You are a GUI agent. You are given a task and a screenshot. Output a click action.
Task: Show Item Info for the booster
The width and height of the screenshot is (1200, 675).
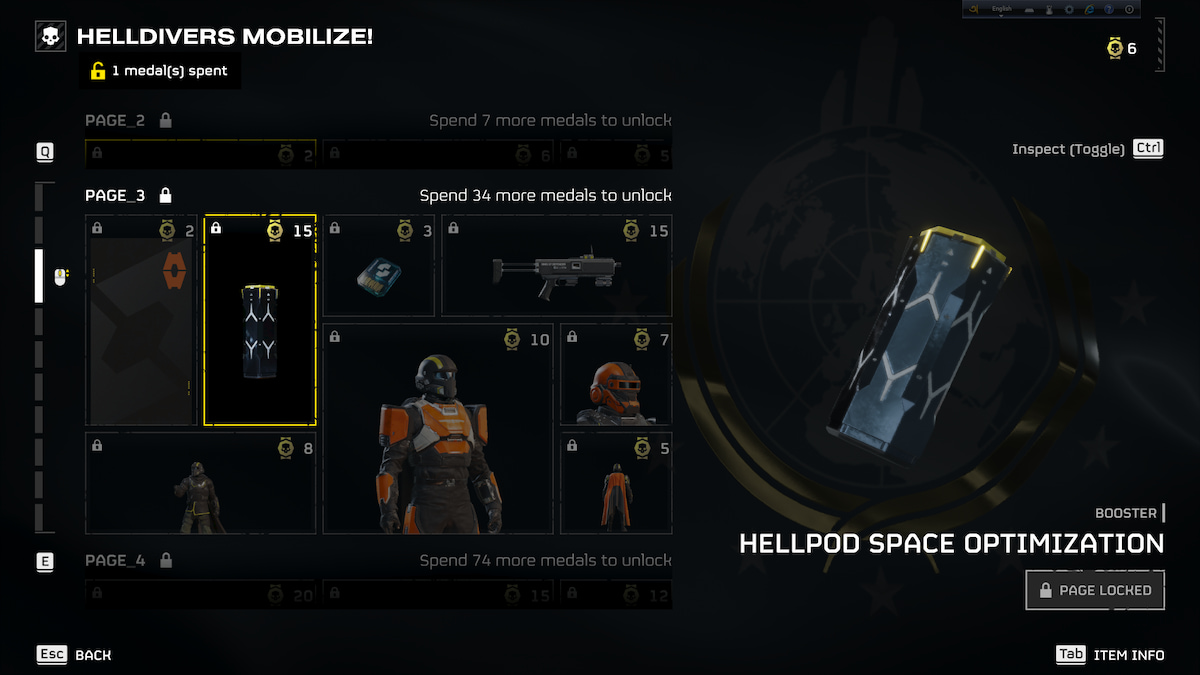(x=1111, y=655)
